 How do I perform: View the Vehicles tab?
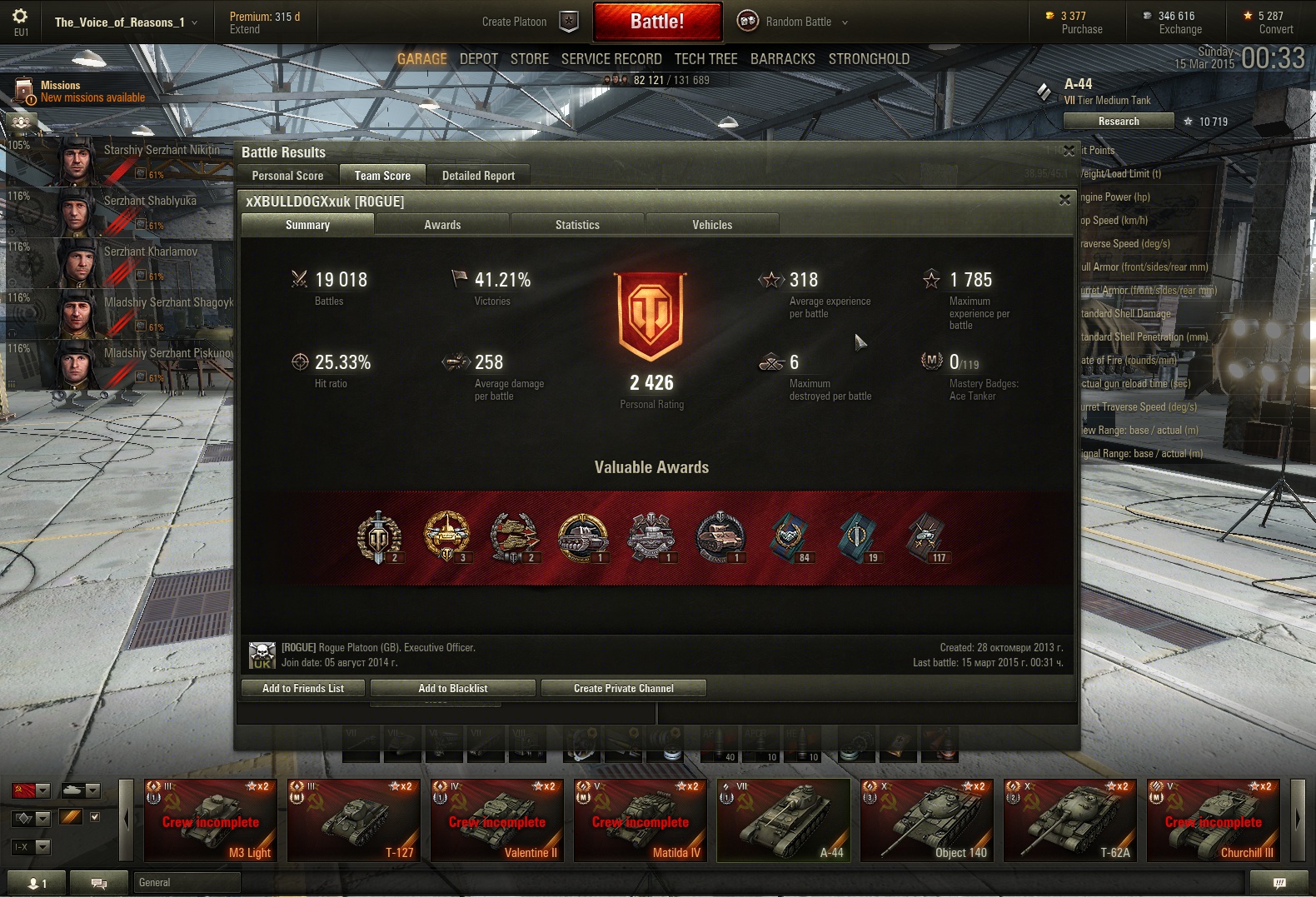(712, 225)
